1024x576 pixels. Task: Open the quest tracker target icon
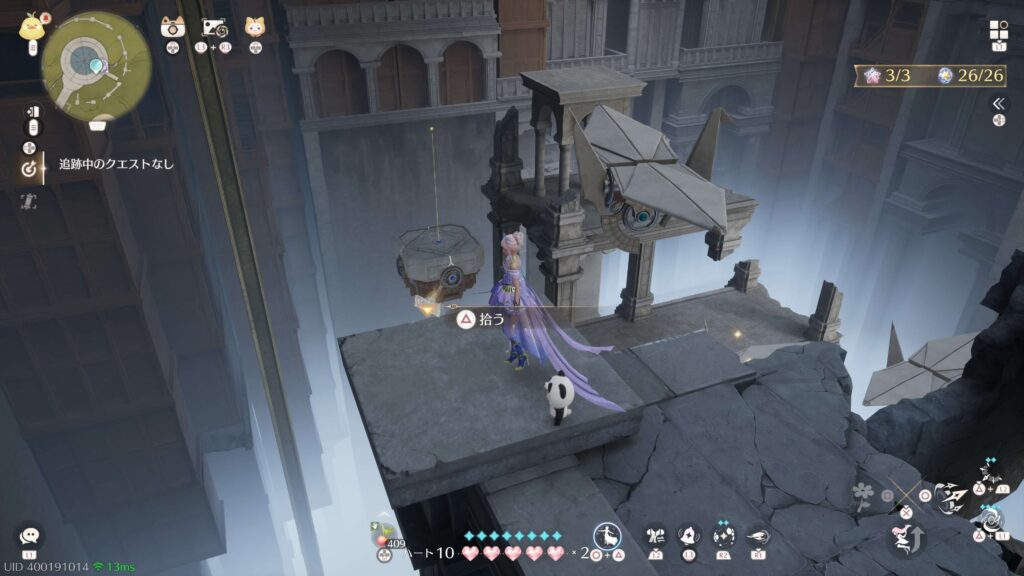[x=29, y=169]
